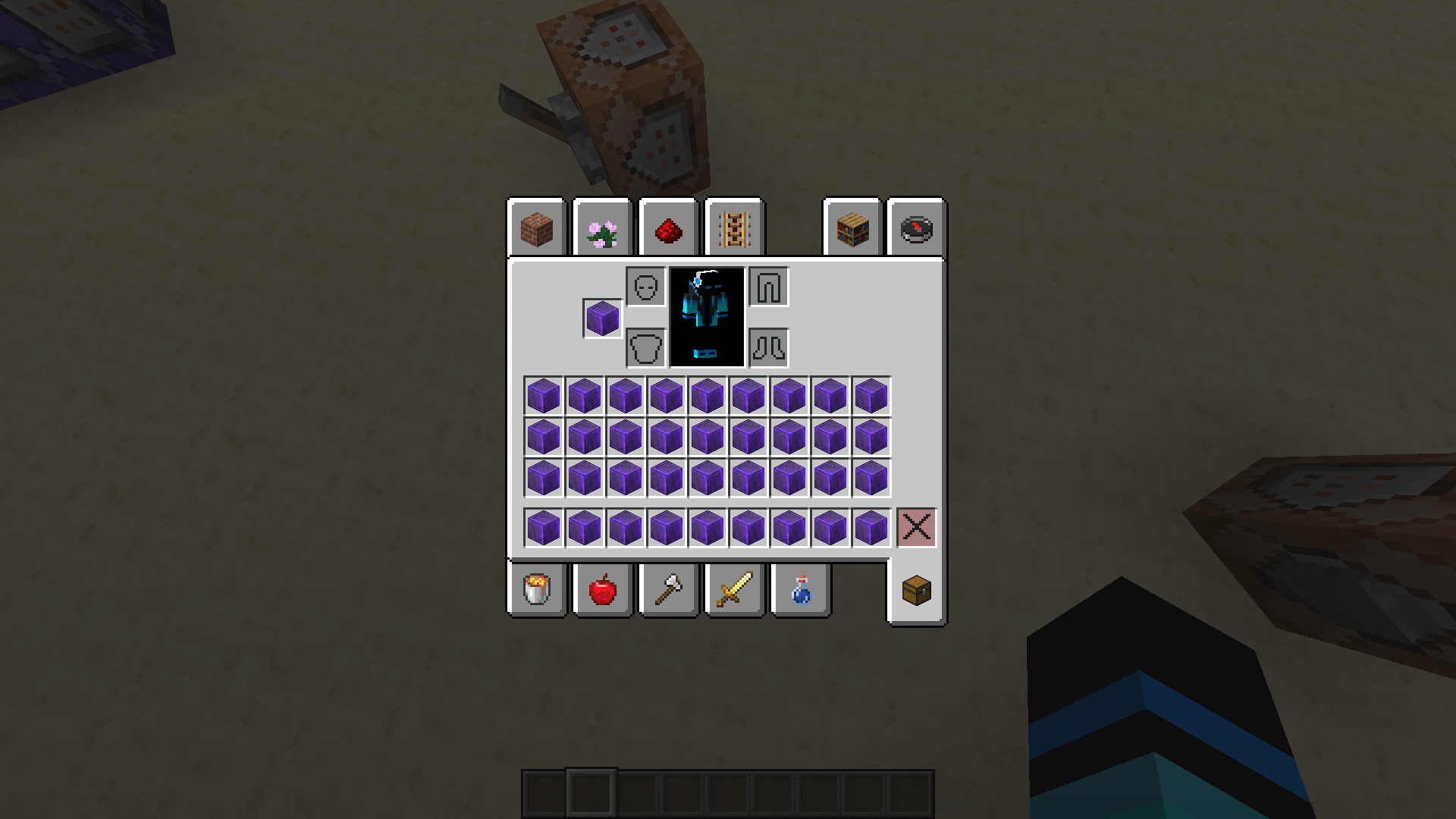Click the leggings armor slot
This screenshot has height=819, width=1456.
pyautogui.click(x=768, y=287)
